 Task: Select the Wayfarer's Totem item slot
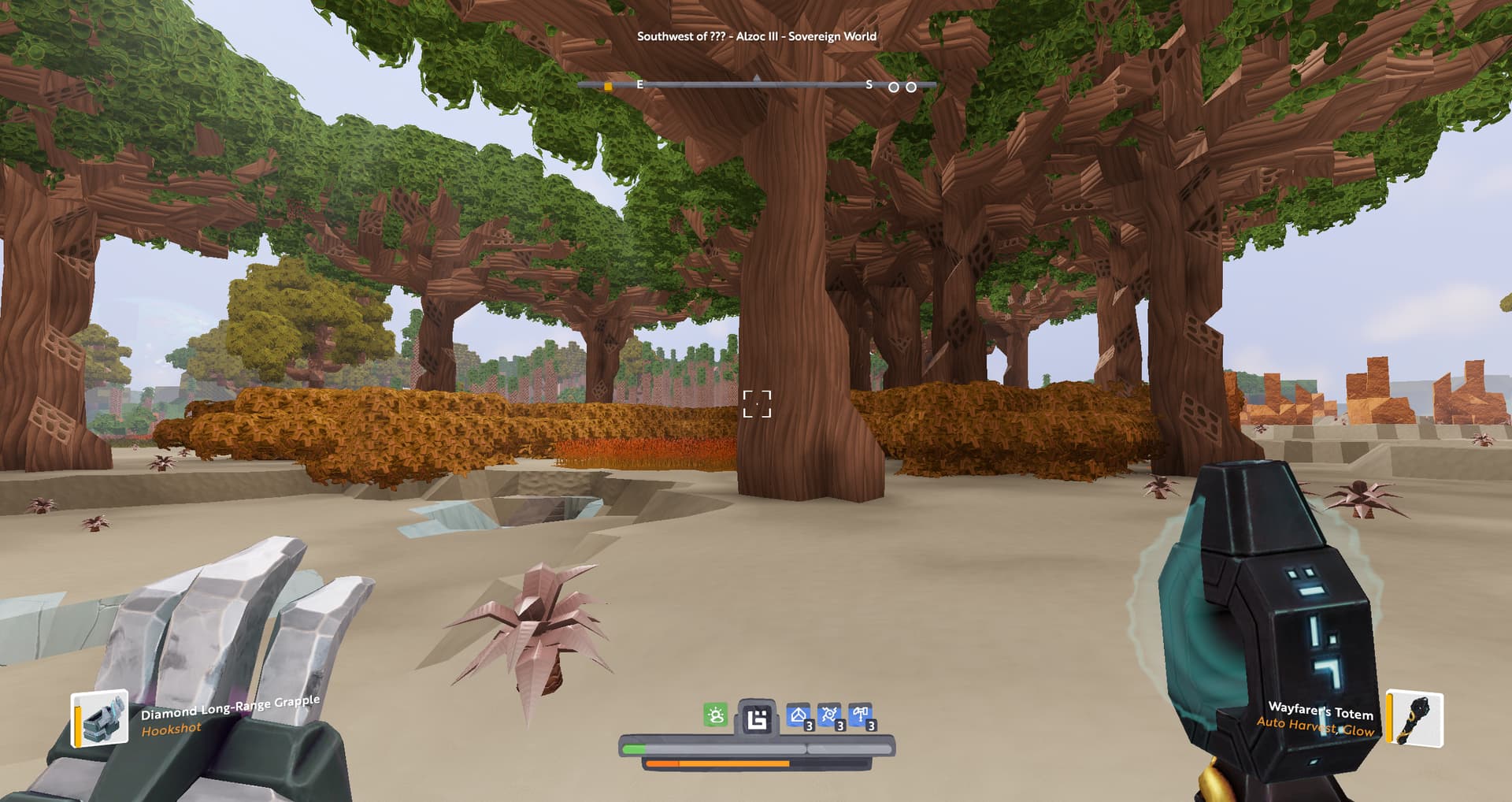click(x=1415, y=717)
